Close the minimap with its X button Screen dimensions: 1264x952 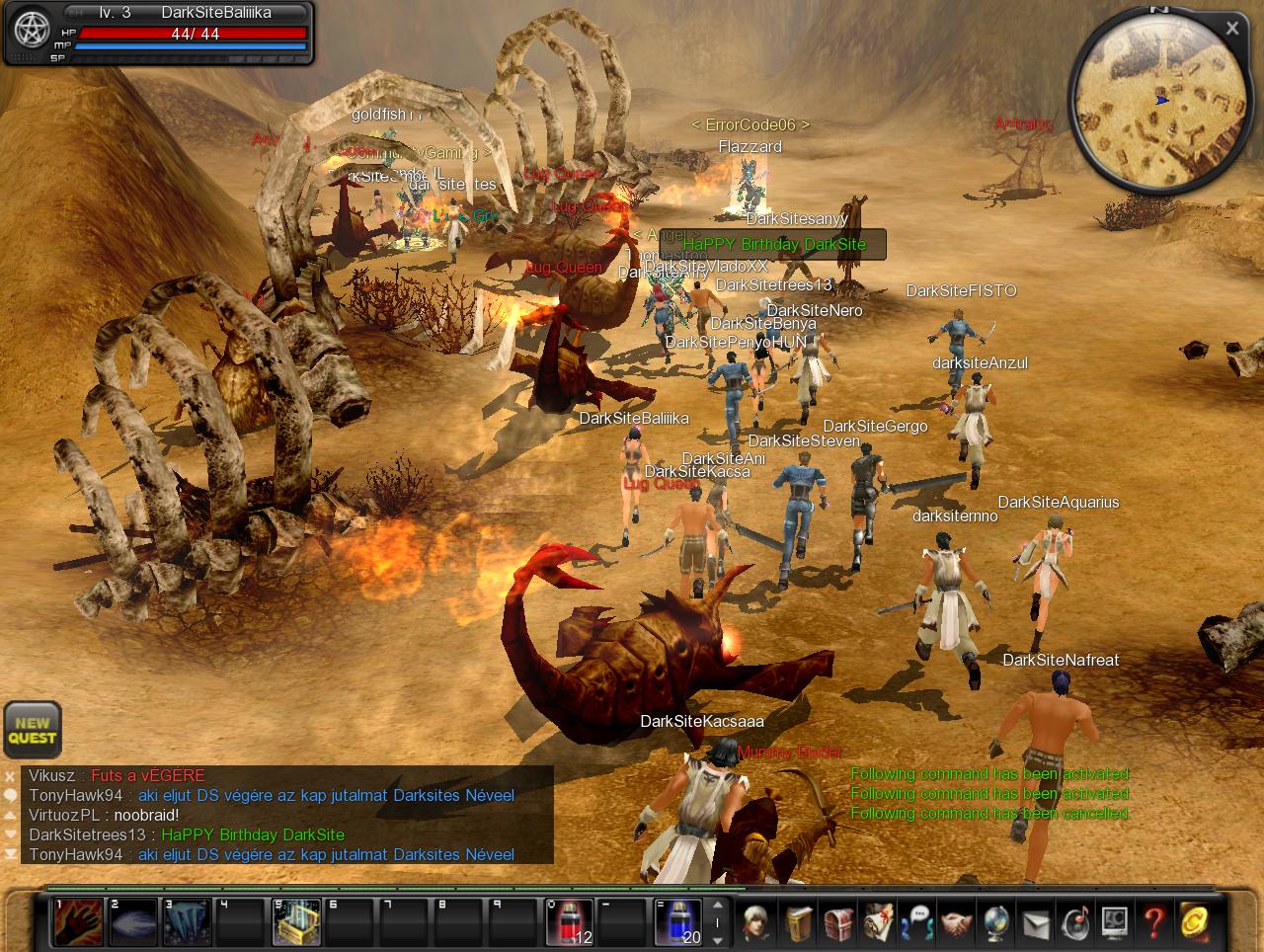(x=1231, y=29)
